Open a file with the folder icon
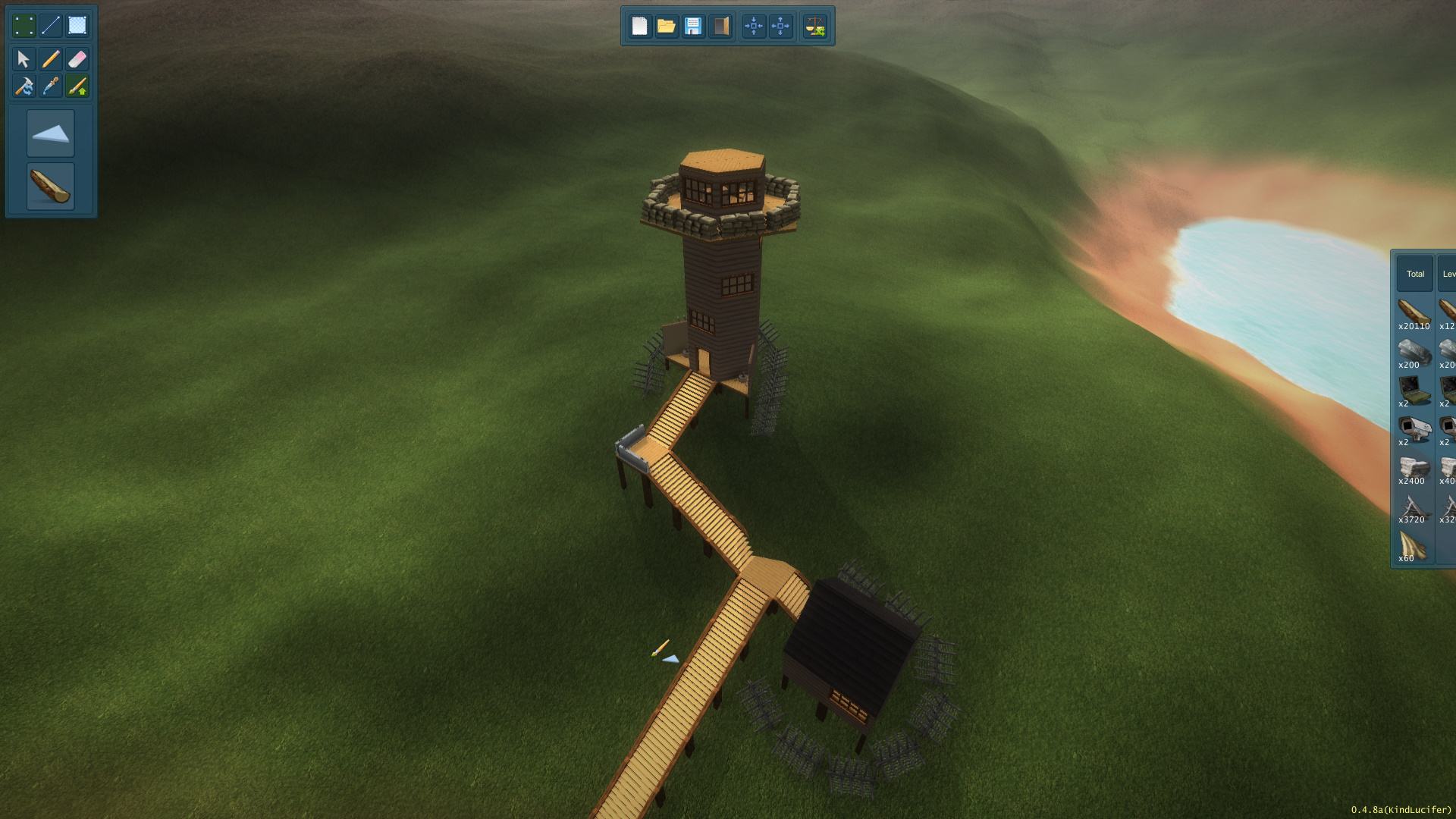Screen dimensions: 1456x819 [x=666, y=27]
